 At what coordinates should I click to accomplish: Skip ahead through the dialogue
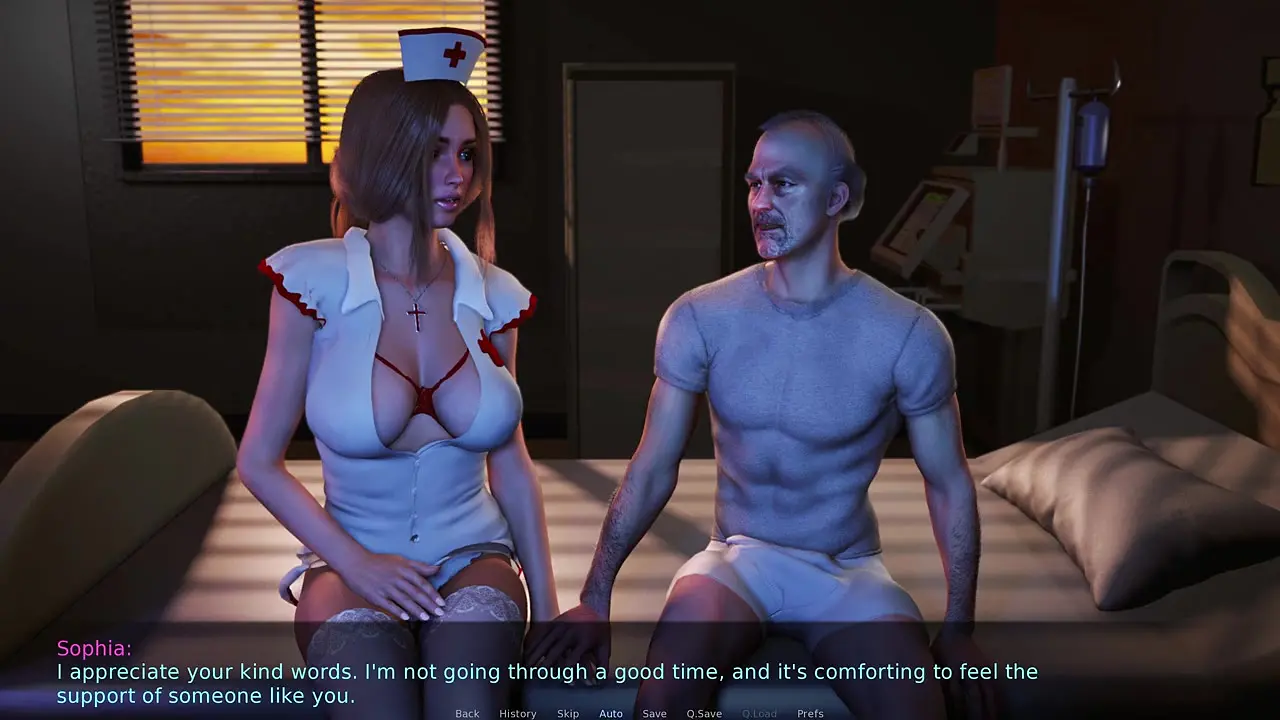coord(568,713)
